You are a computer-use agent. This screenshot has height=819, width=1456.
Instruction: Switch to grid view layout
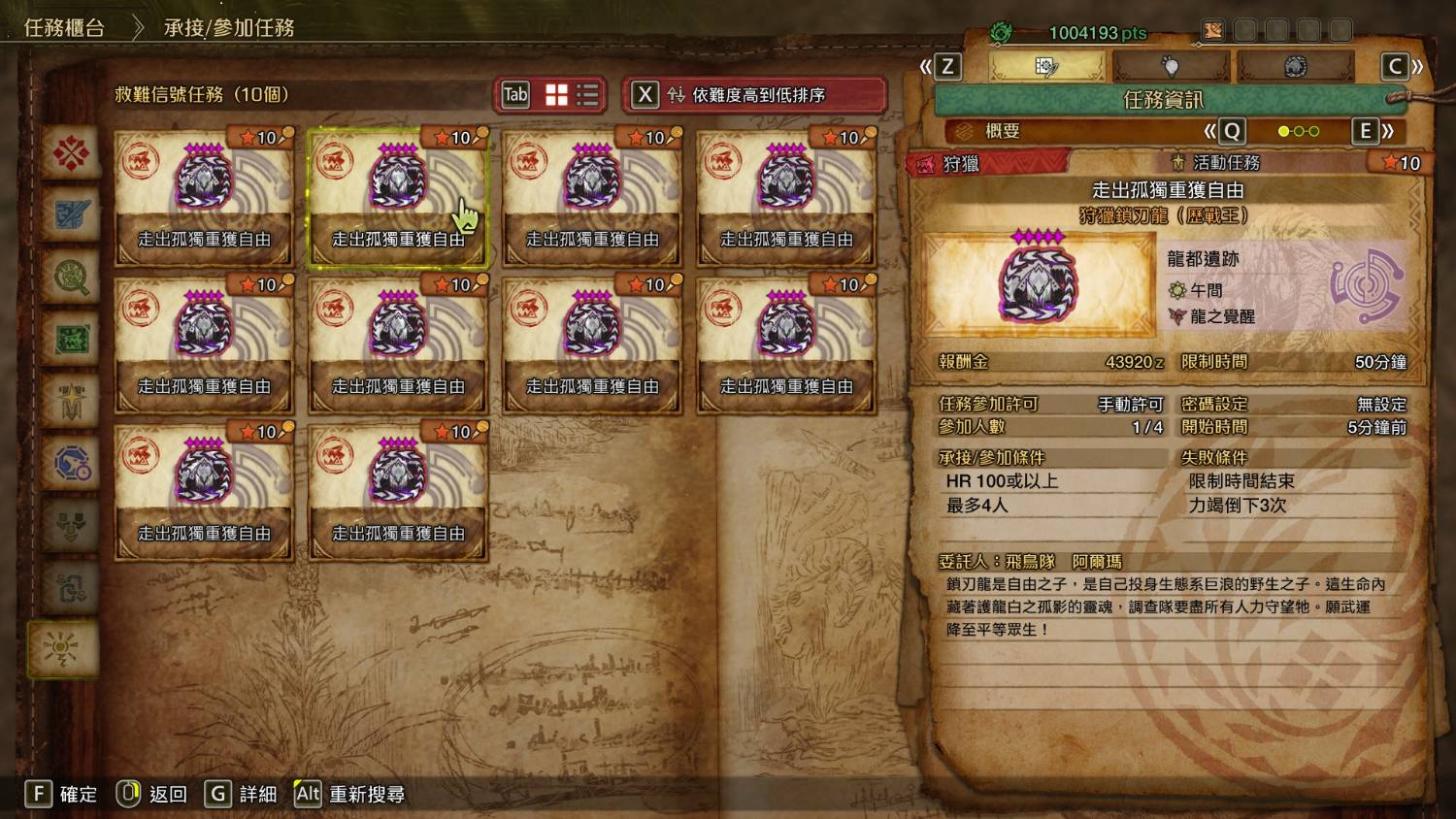[x=556, y=94]
